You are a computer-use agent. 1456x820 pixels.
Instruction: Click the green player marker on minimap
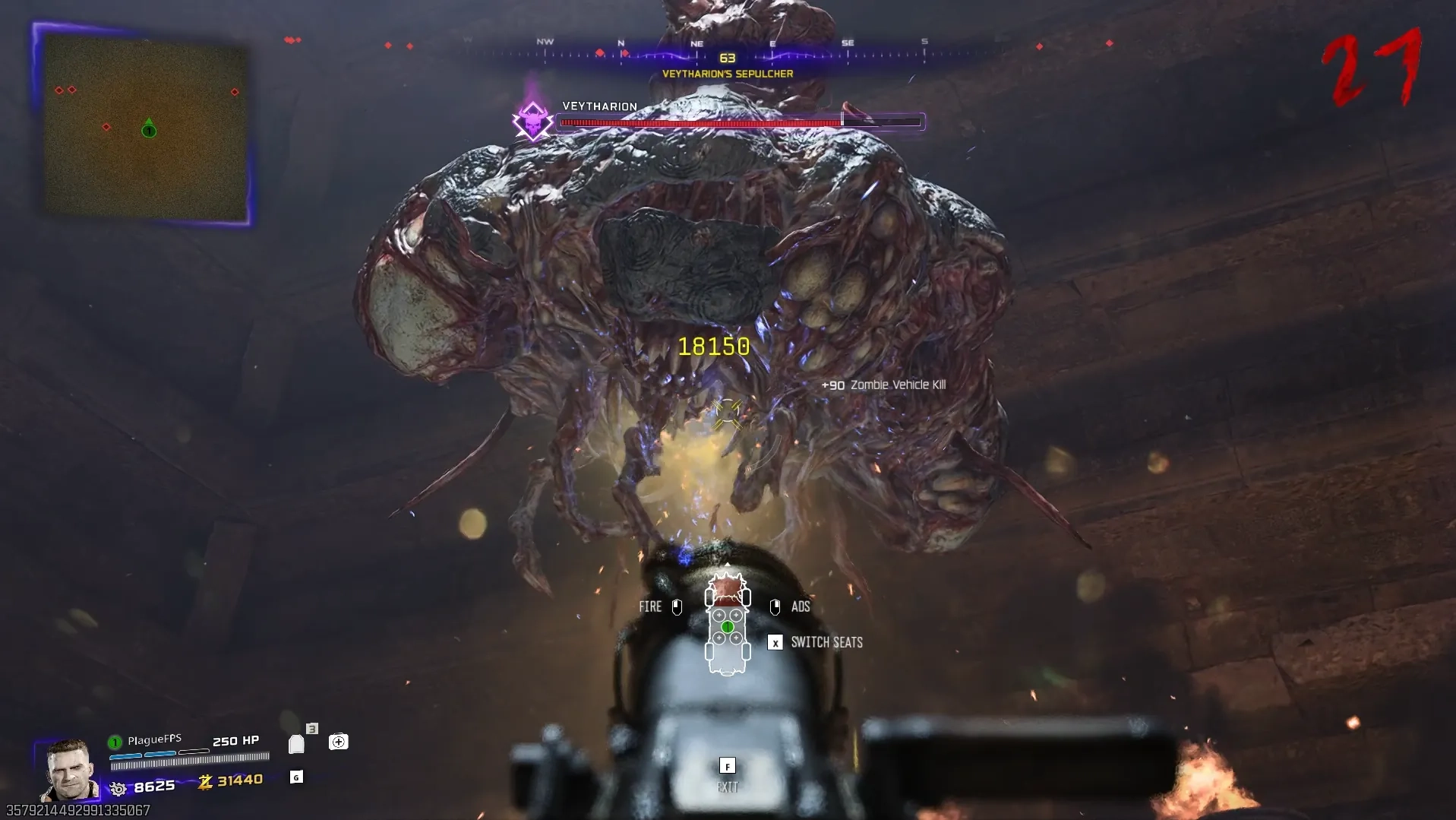point(149,129)
